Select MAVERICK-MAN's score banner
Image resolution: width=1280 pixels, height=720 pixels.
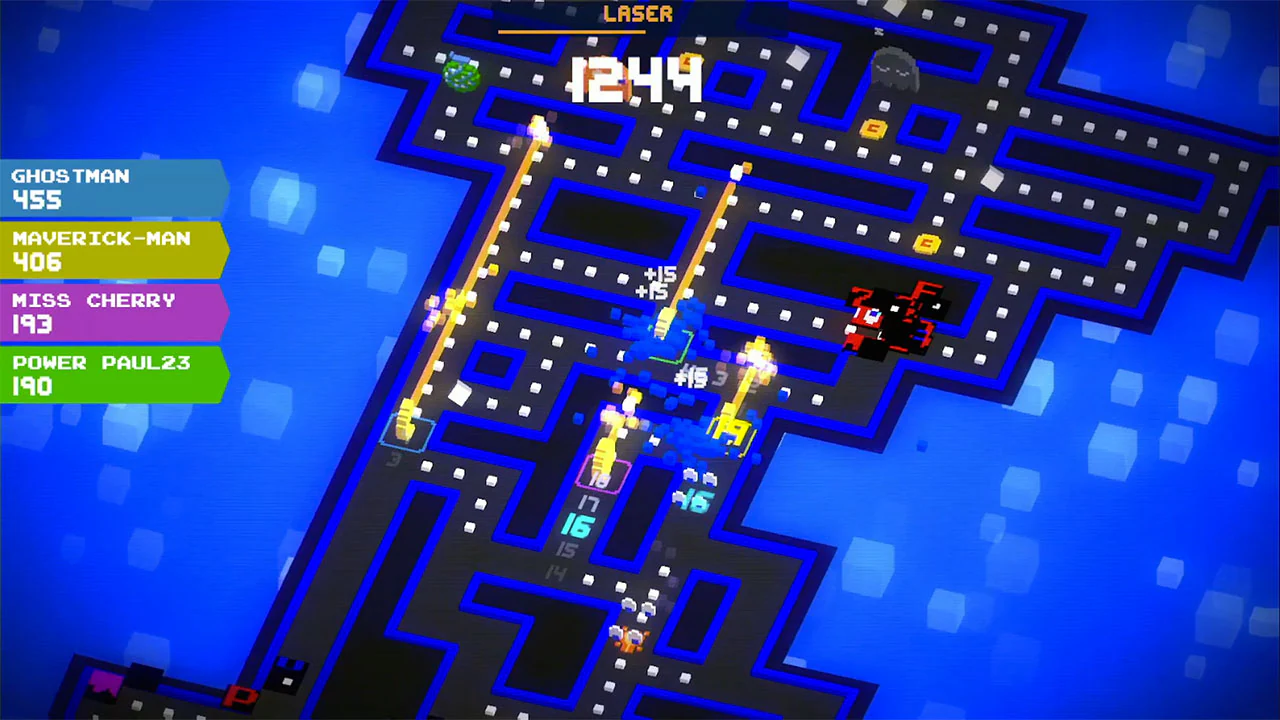pos(110,251)
